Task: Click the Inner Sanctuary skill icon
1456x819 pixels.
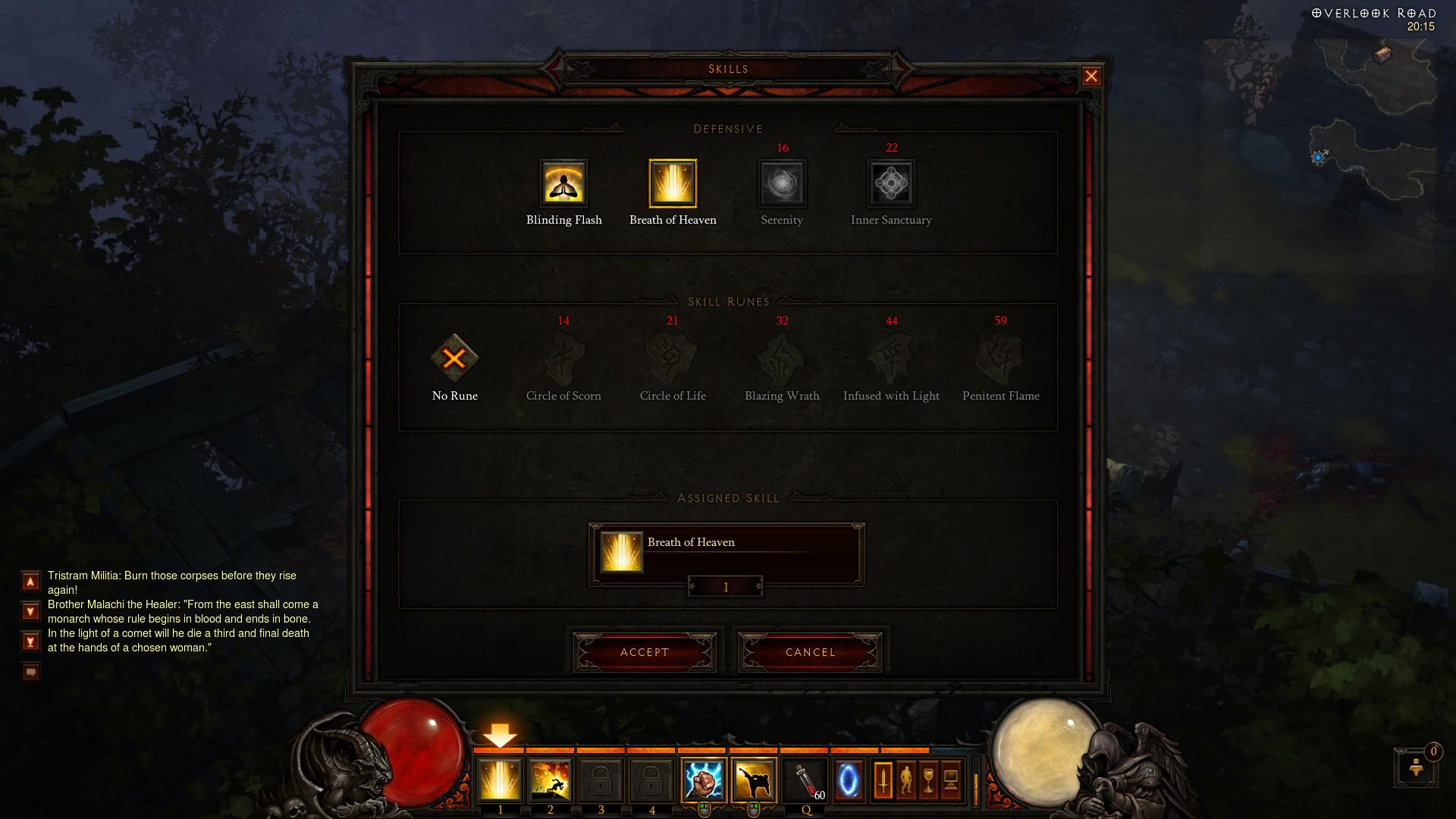Action: 892,184
